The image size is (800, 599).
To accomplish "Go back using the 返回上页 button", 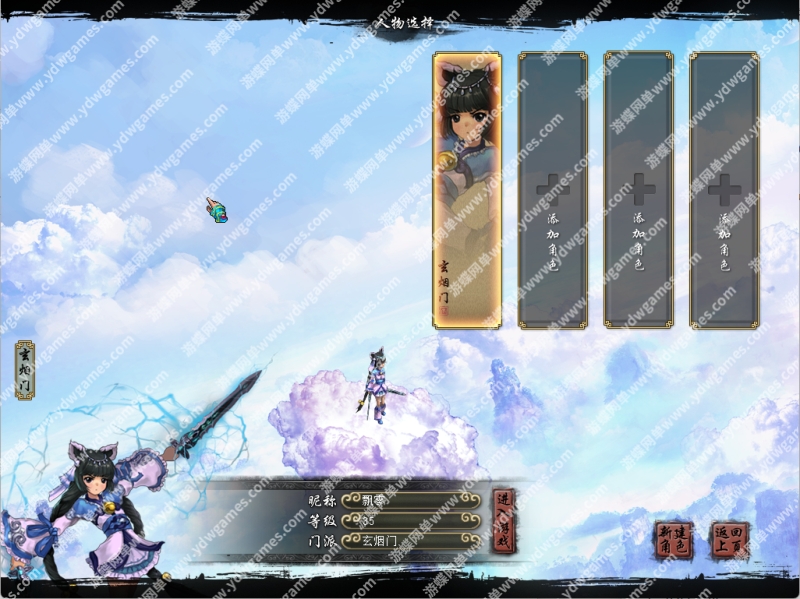I will [x=729, y=541].
